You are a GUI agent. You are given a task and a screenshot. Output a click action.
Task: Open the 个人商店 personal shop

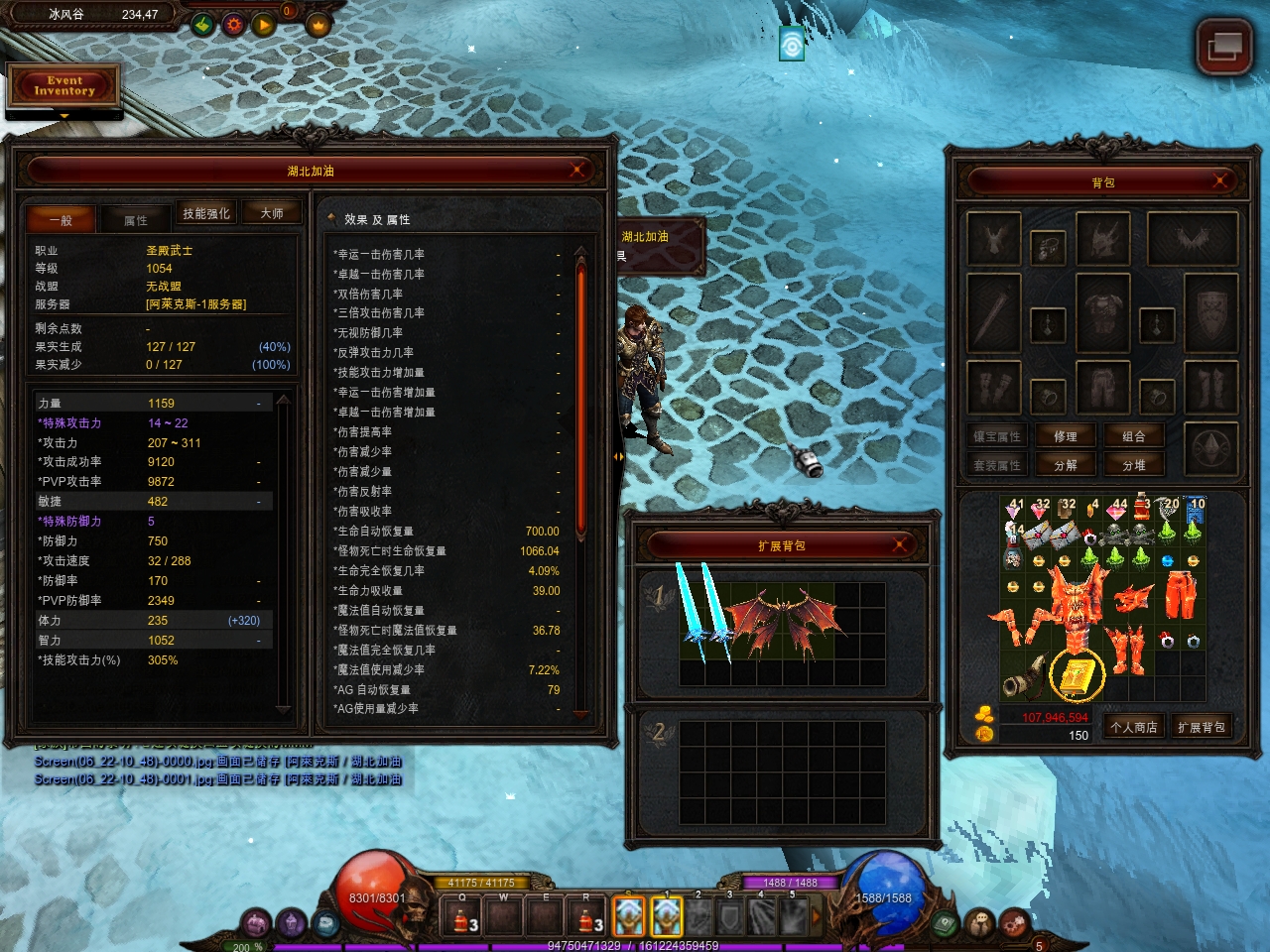(1134, 727)
